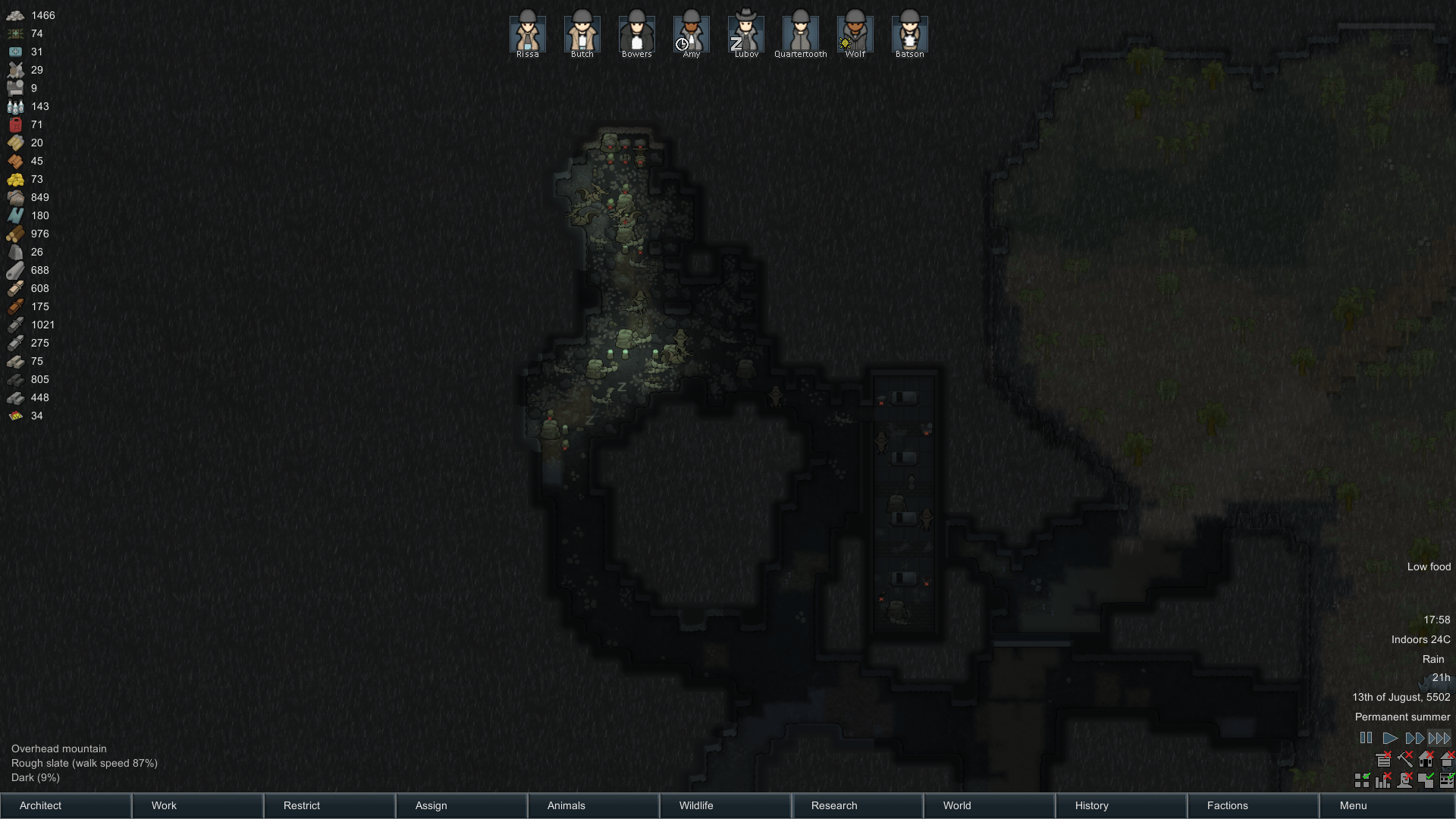Select Wolf's colonist portrait

(x=855, y=30)
